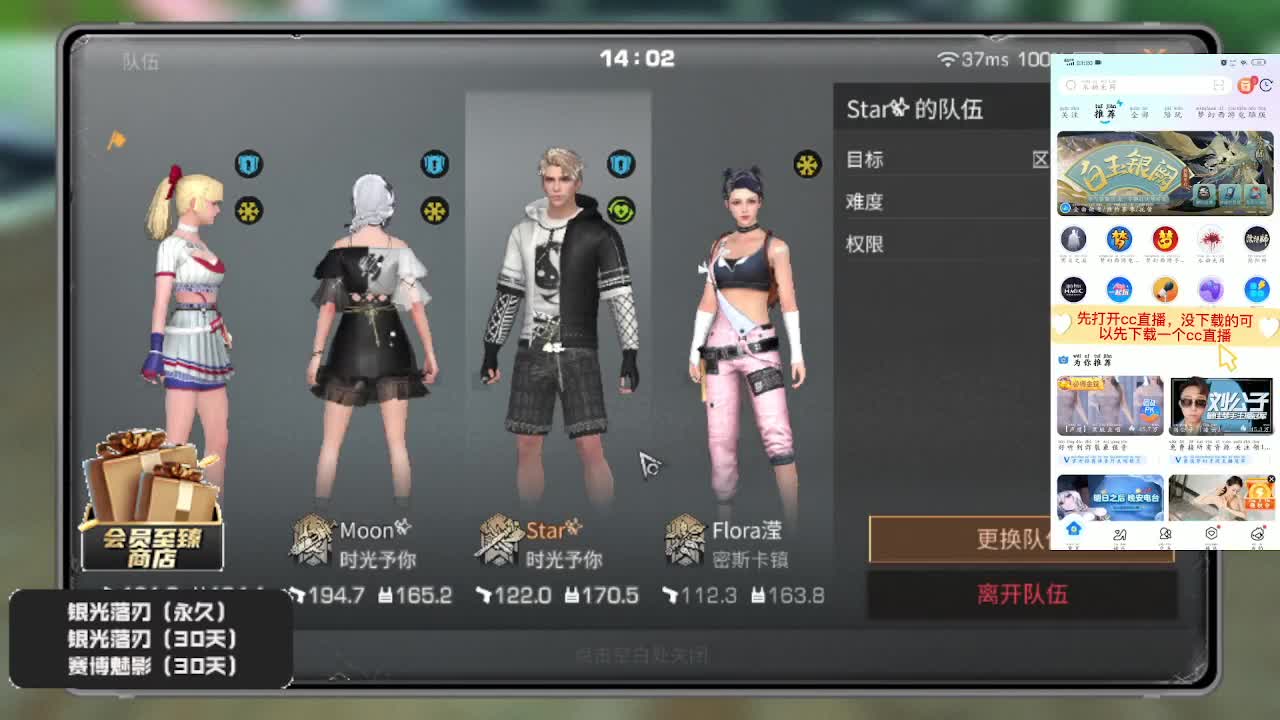Viewport: 1280px width, 720px height.
Task: Select the home icon in CC直播 bottom bar
Action: 1072,534
